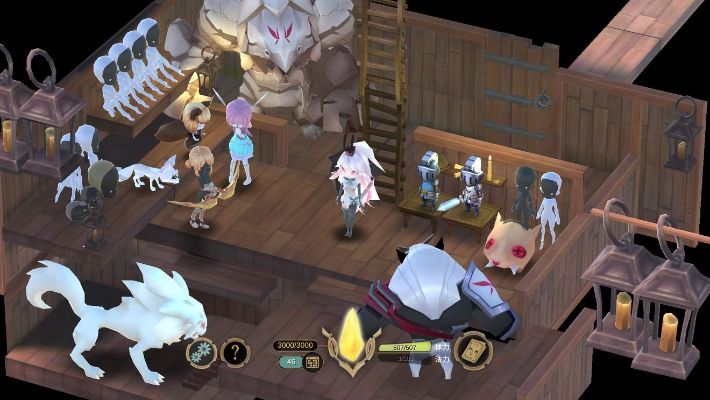Open the gear settings button
This screenshot has width=710, height=400.
coord(203,351)
